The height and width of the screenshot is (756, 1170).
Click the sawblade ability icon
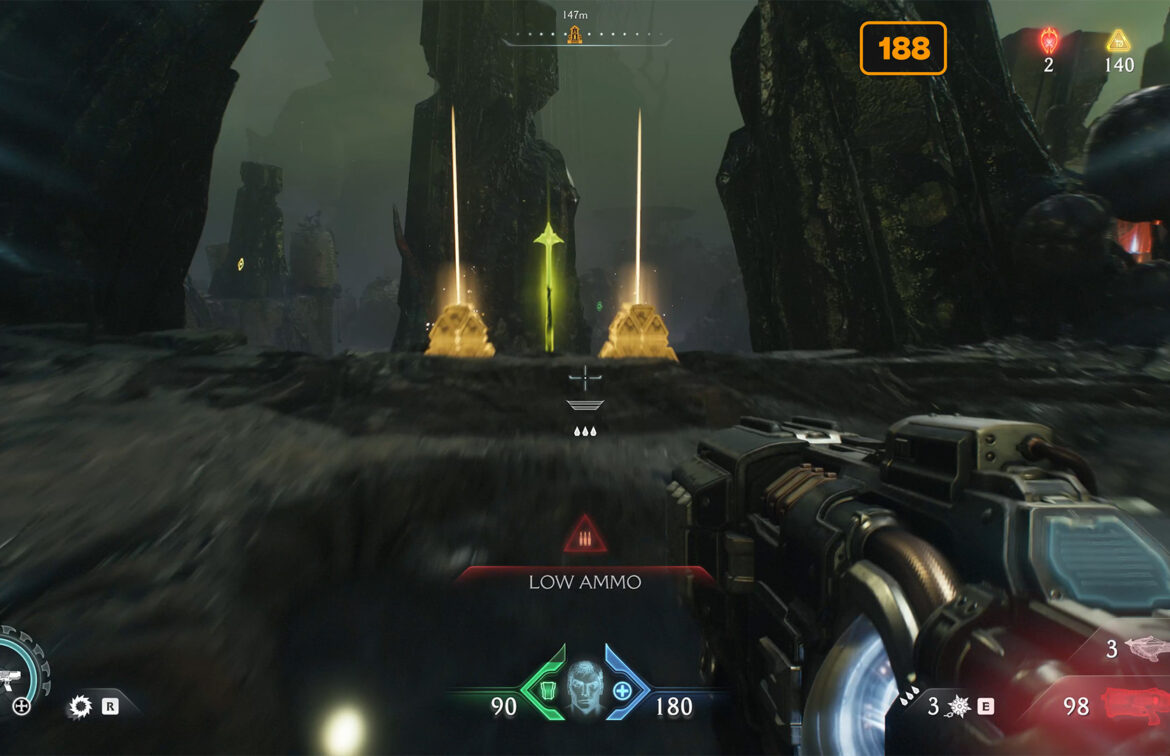[80, 707]
